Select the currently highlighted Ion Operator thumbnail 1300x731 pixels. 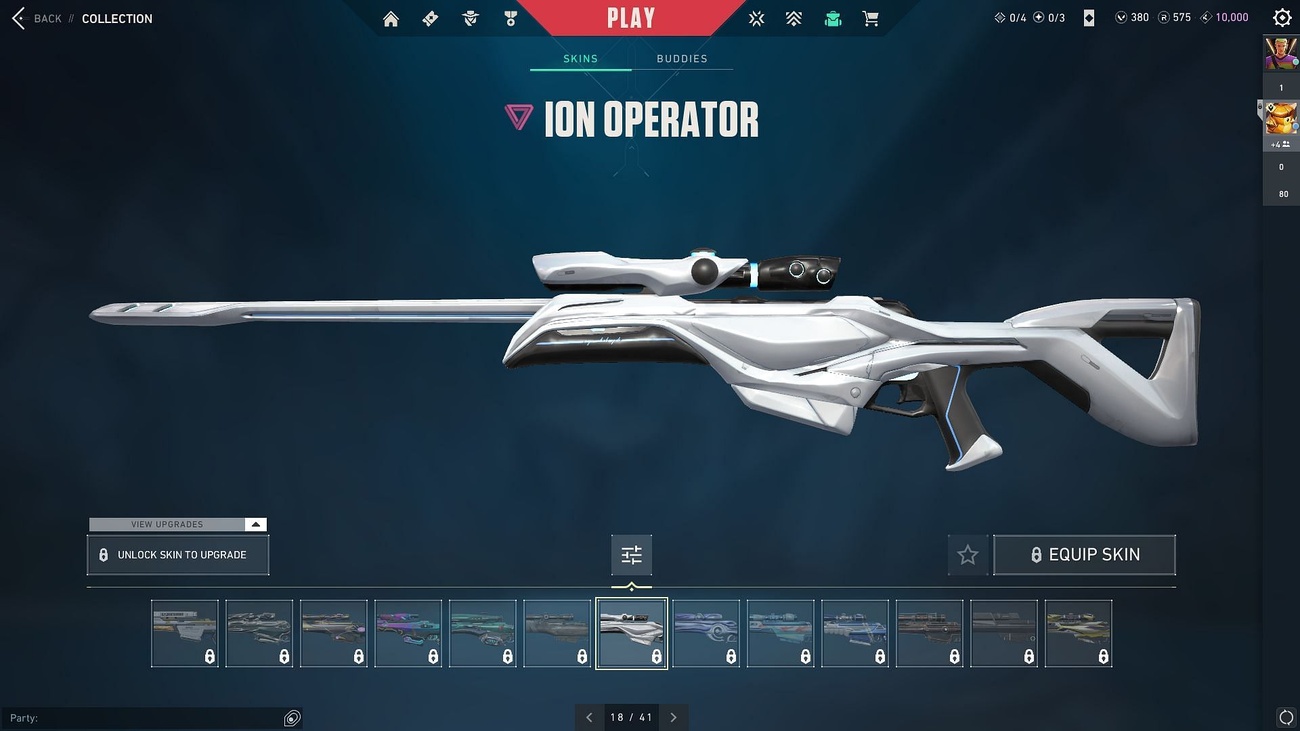[x=631, y=632]
